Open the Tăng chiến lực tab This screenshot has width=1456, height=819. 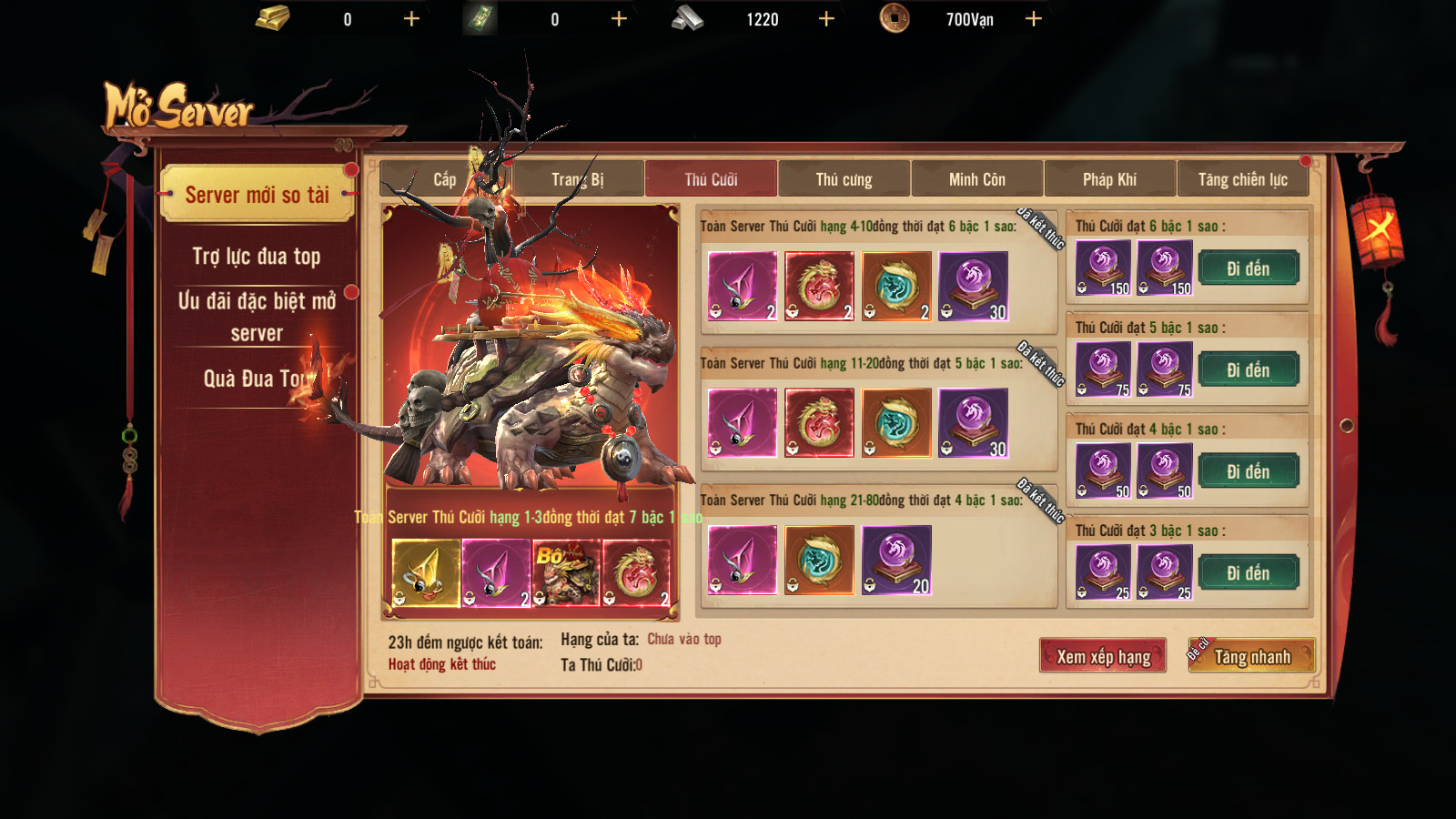coord(1242,179)
